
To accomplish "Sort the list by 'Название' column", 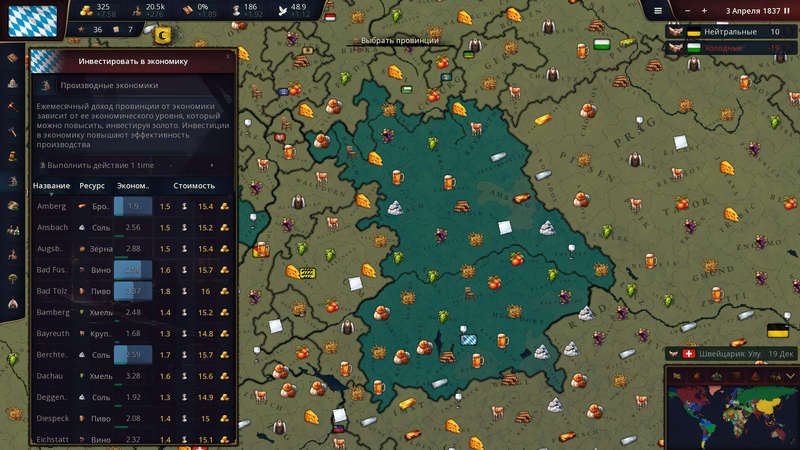I will pyautogui.click(x=51, y=186).
